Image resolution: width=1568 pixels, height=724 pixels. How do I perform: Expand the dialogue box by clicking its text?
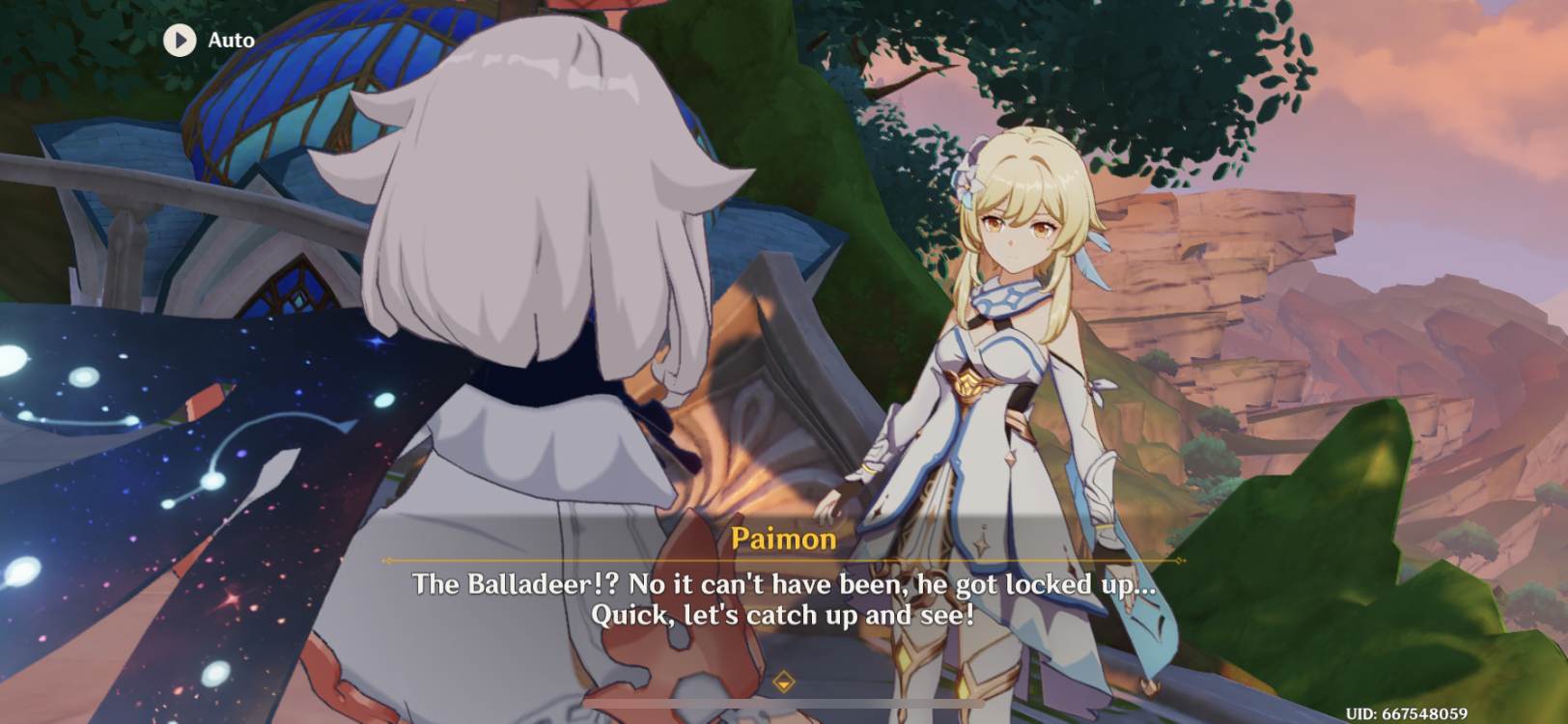coord(784,599)
